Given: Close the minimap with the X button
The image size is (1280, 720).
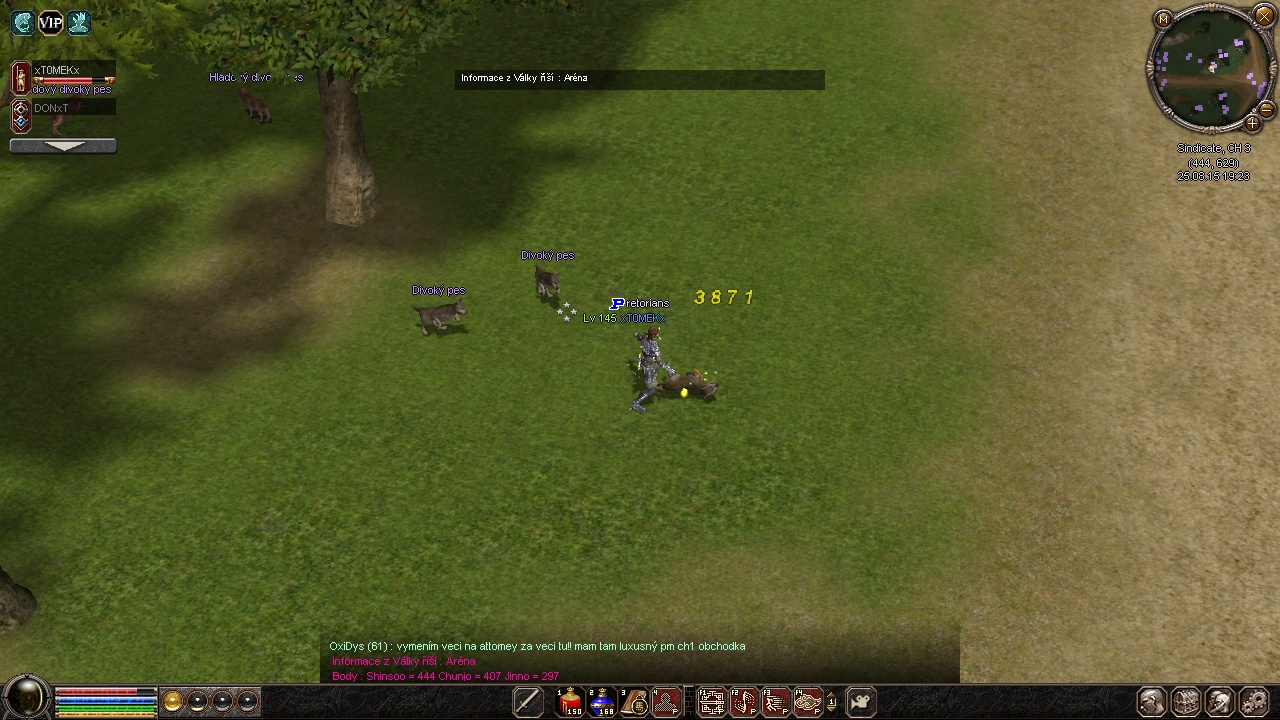Looking at the screenshot, I should (1264, 16).
